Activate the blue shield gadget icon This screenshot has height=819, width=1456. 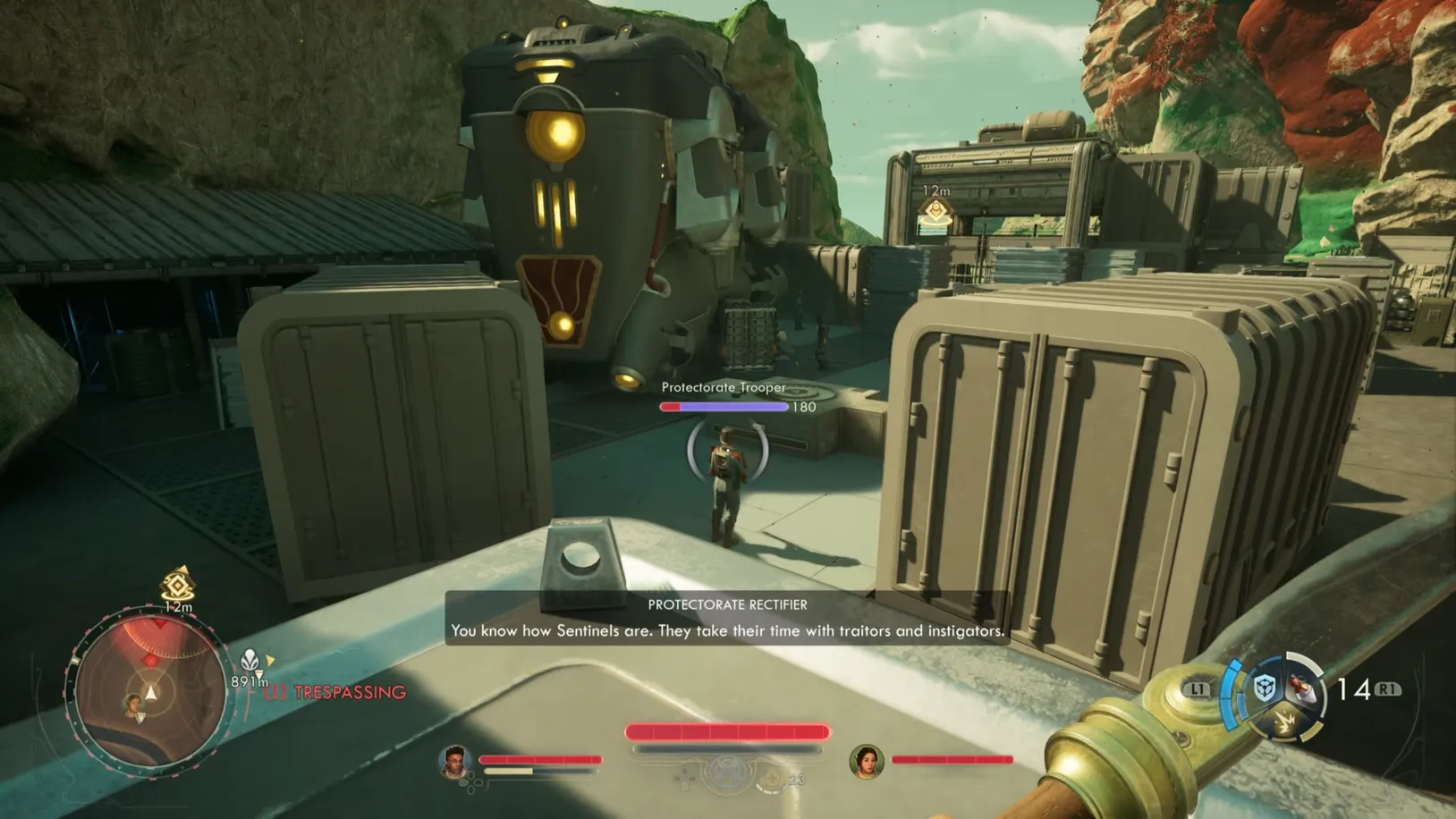(x=1265, y=688)
